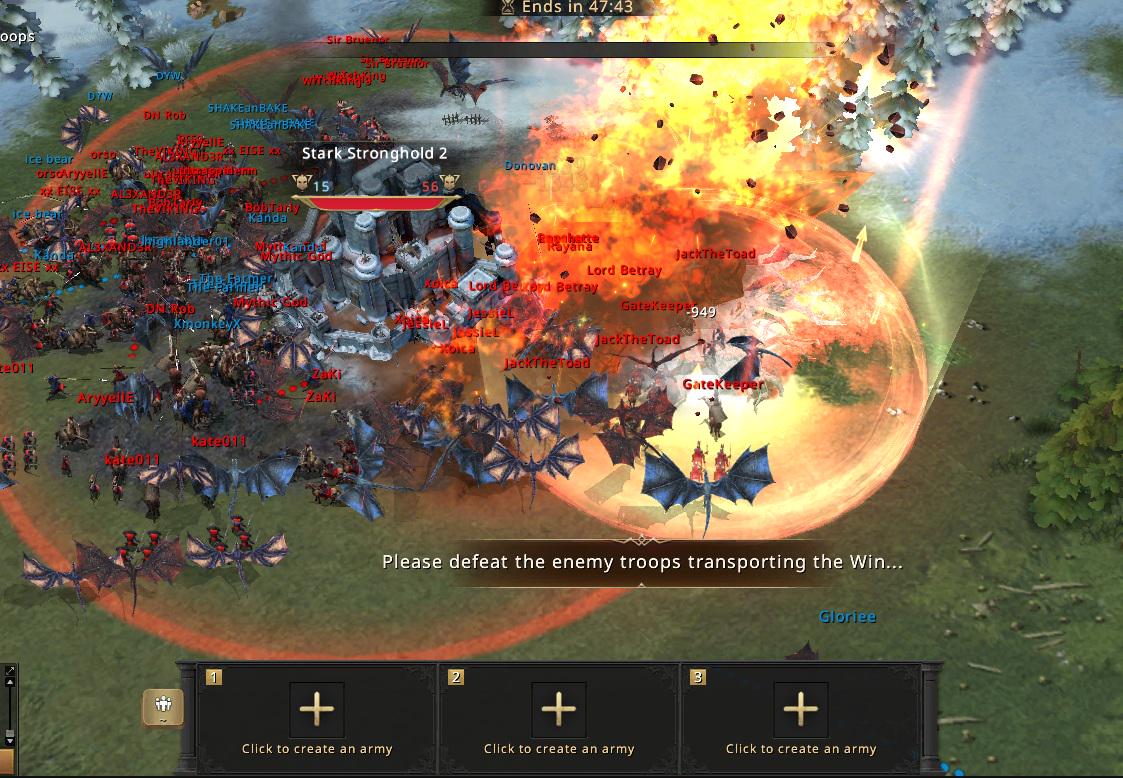Viewport: 1123px width, 778px height.
Task: Open the enemy troops objective message
Action: coord(642,562)
